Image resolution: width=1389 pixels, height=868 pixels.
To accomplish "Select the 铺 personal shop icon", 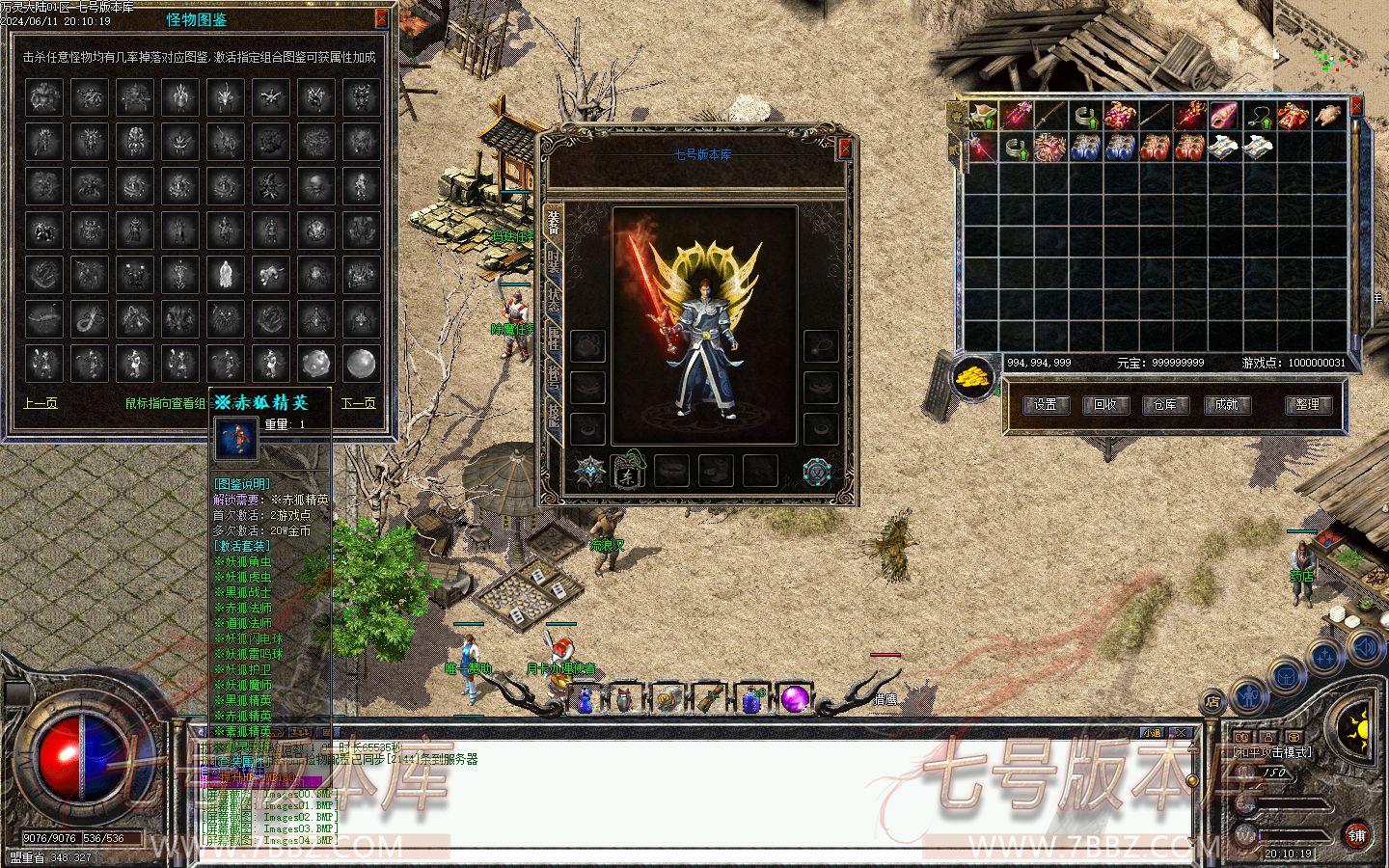I will (1357, 834).
